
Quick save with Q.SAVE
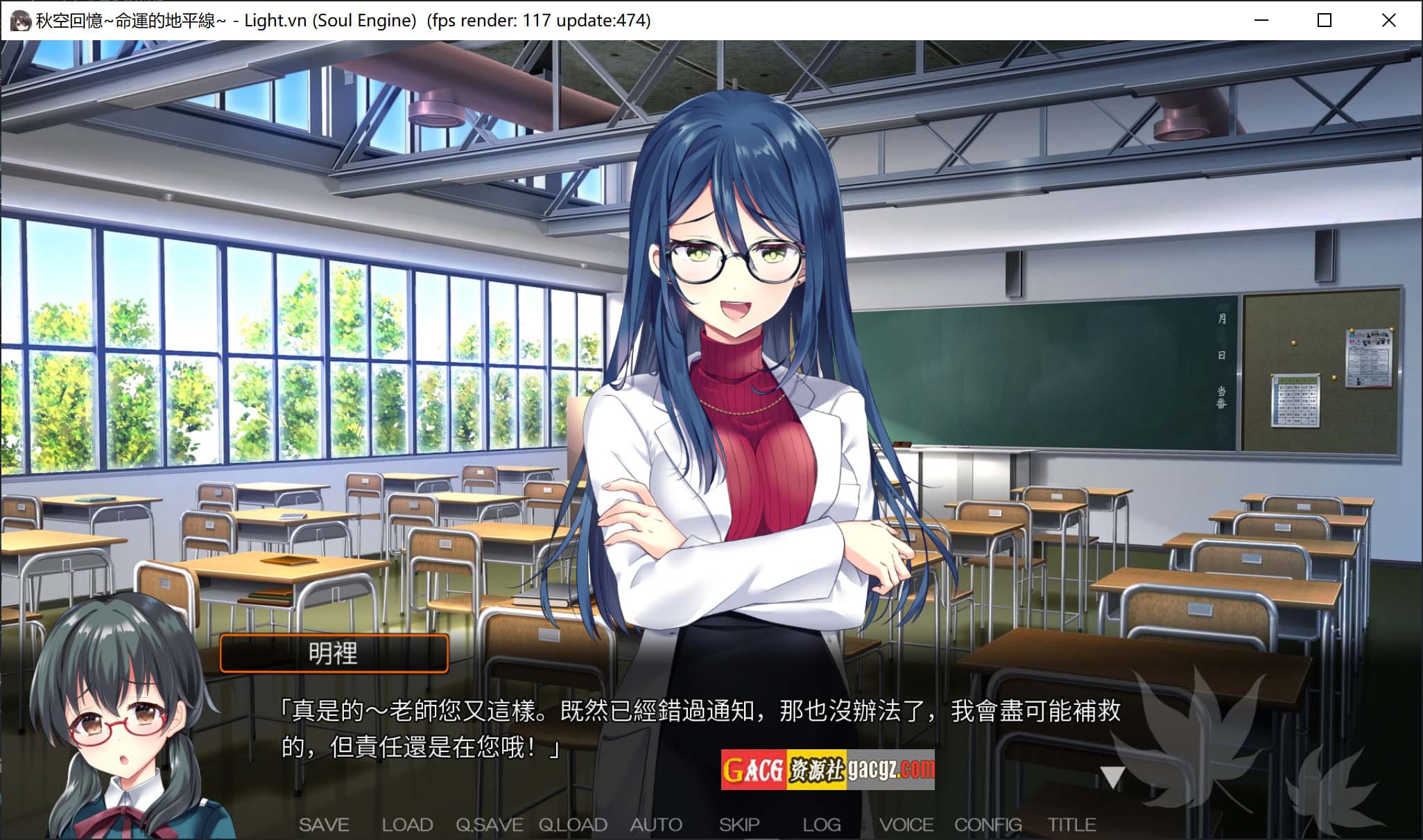click(489, 825)
